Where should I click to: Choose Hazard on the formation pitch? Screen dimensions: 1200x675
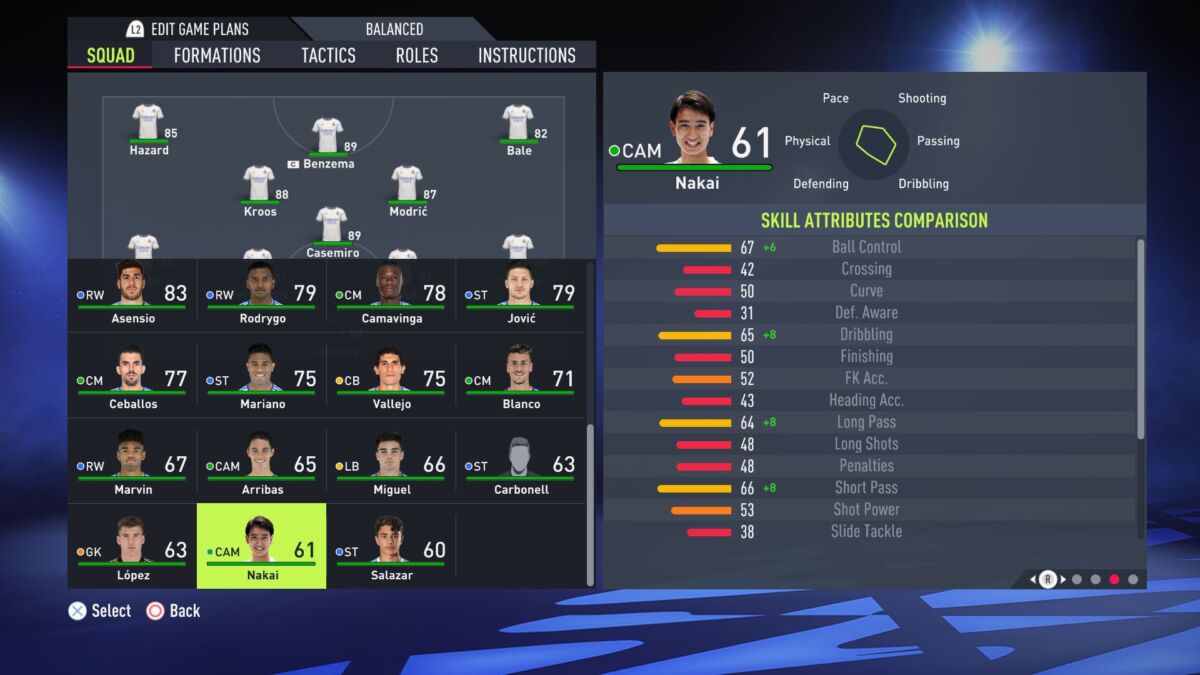148,127
